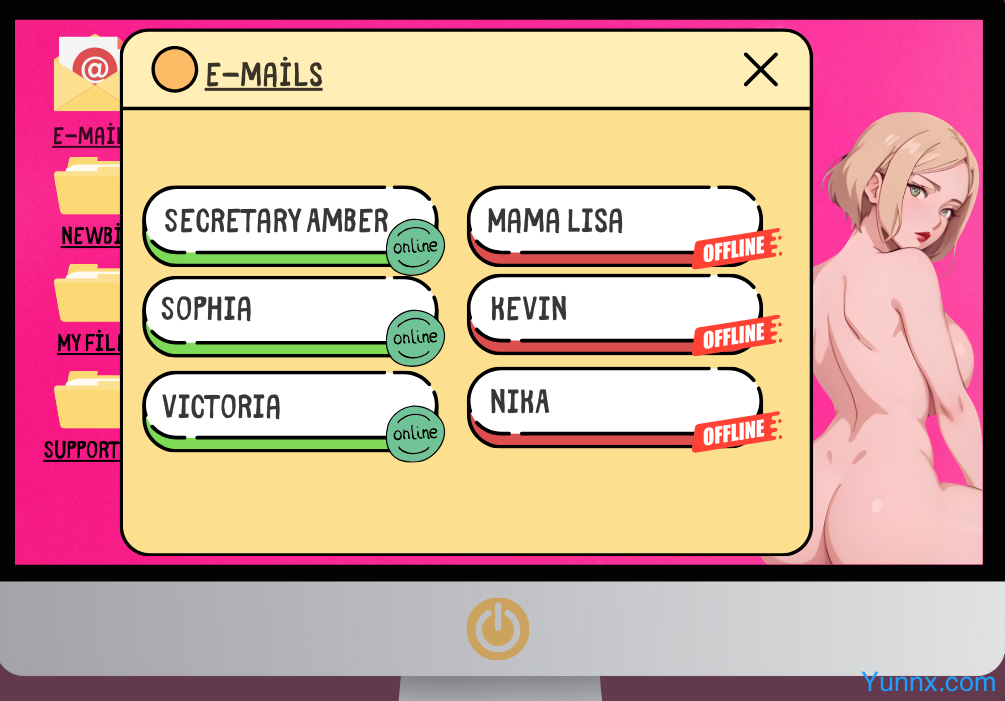Open the Newbie desktop folder
Screen dimensions: 1005x701
88,188
